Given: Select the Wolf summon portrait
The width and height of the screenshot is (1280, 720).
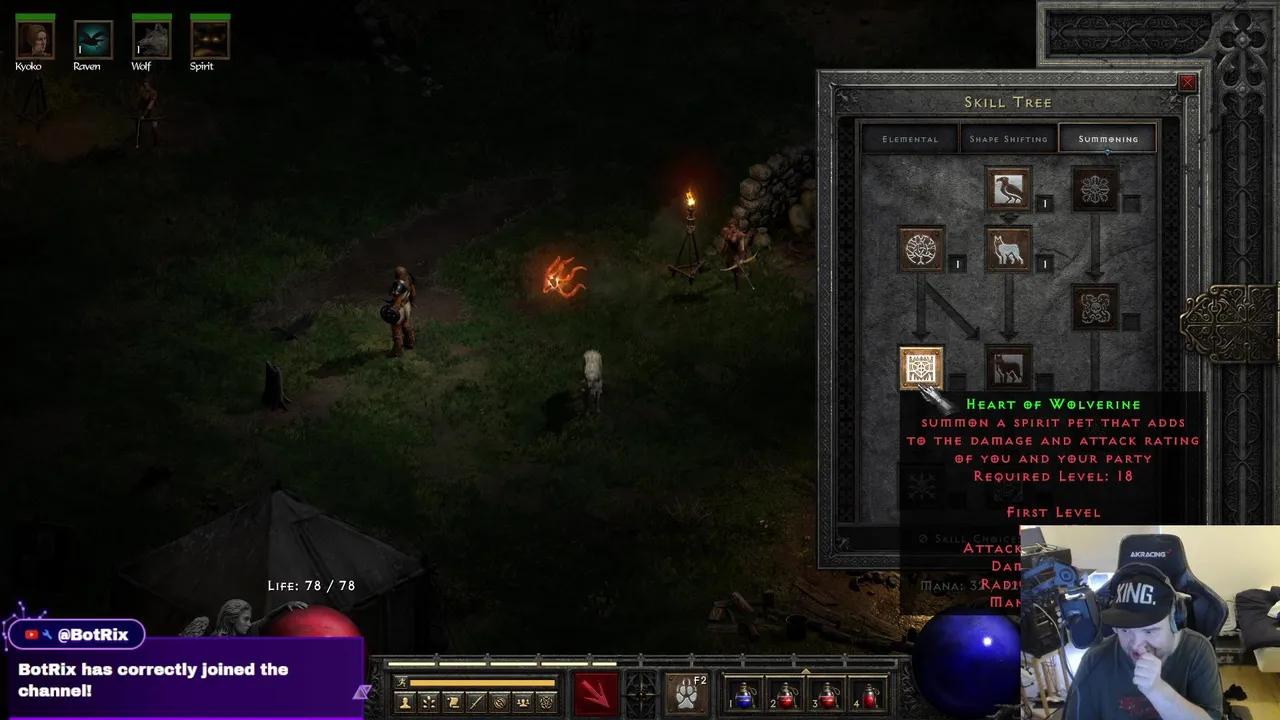Looking at the screenshot, I should point(151,40).
